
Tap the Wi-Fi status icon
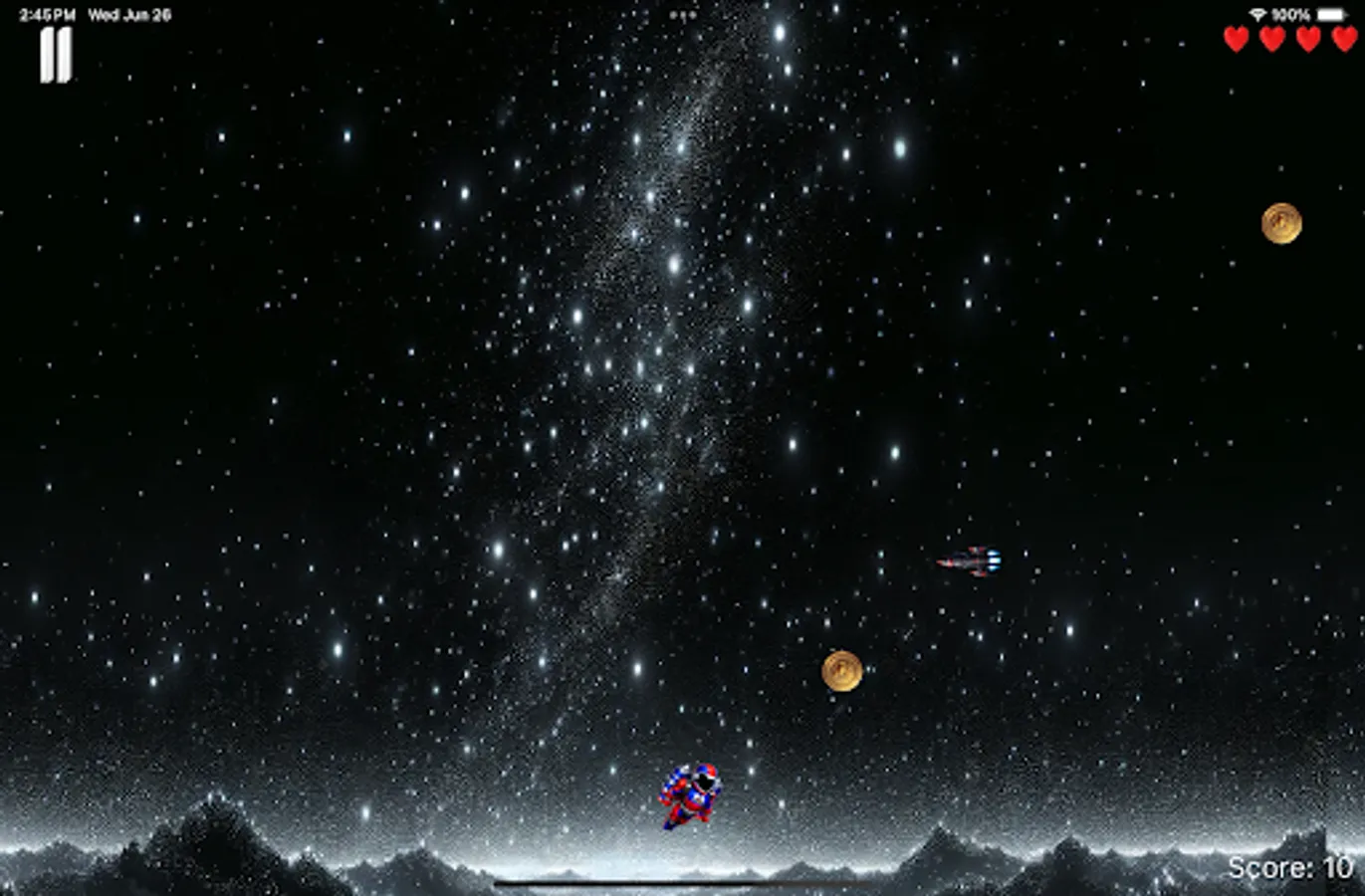(x=1256, y=12)
